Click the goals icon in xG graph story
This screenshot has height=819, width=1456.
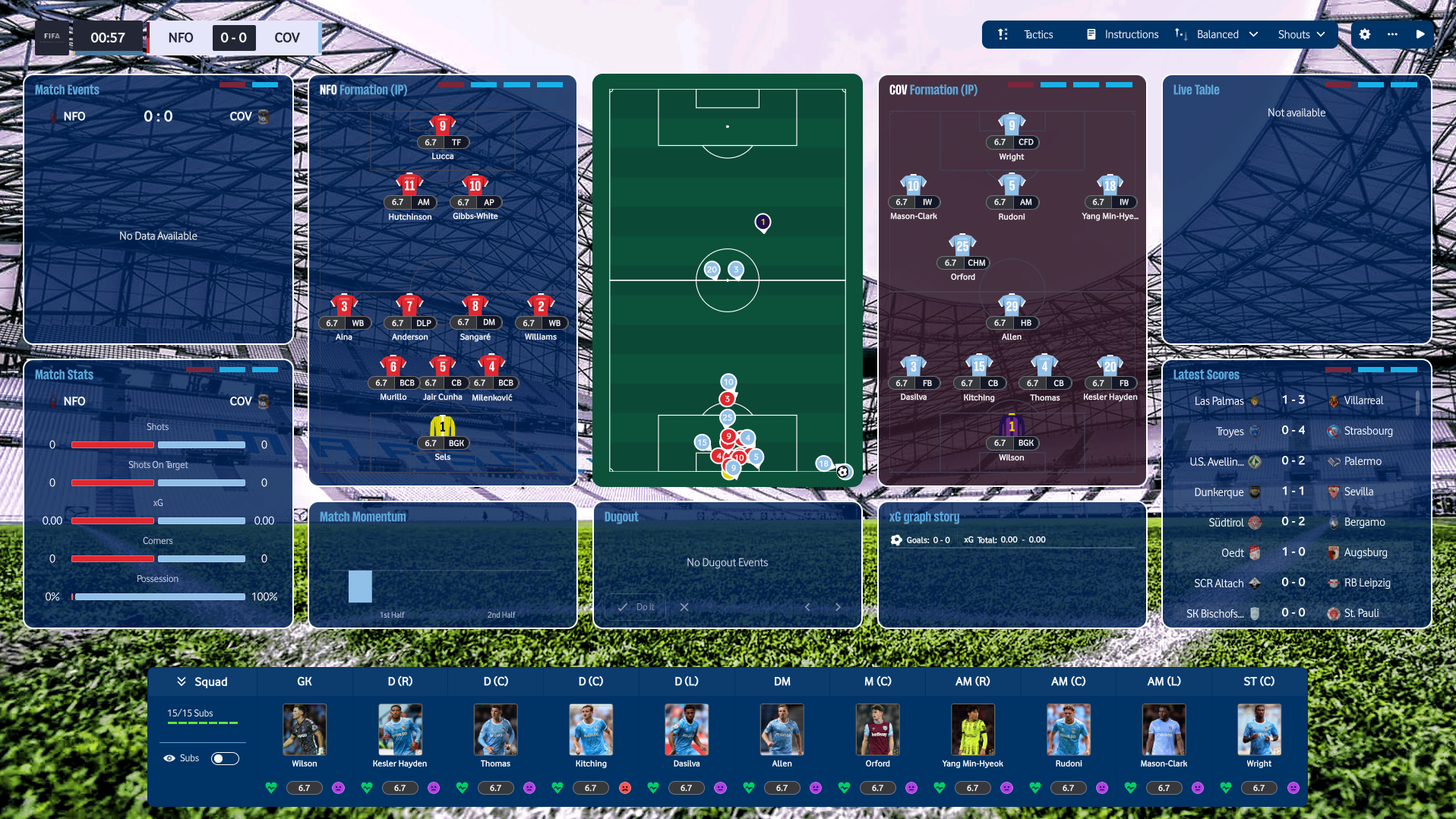point(897,539)
